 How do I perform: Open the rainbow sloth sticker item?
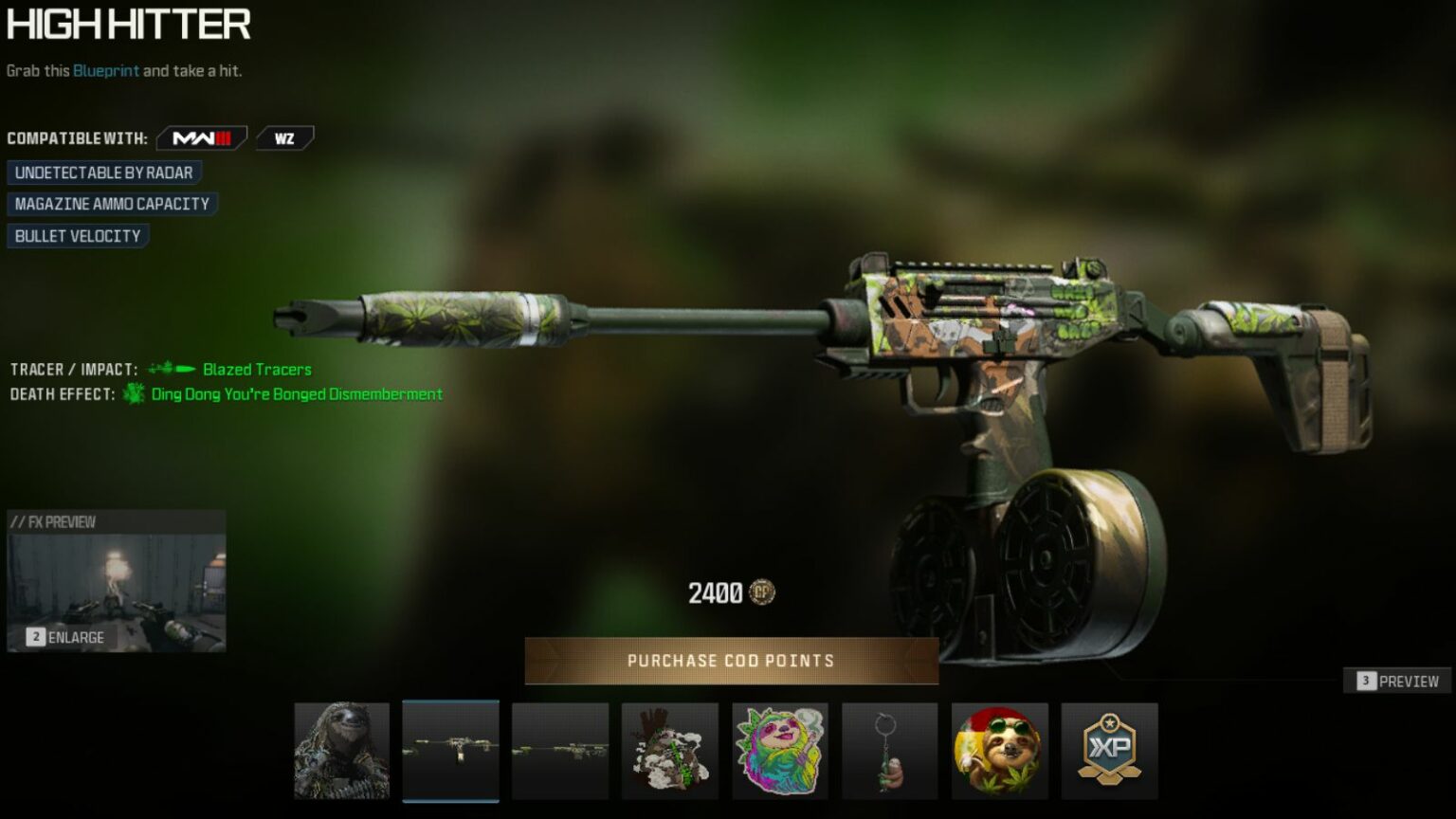click(780, 750)
